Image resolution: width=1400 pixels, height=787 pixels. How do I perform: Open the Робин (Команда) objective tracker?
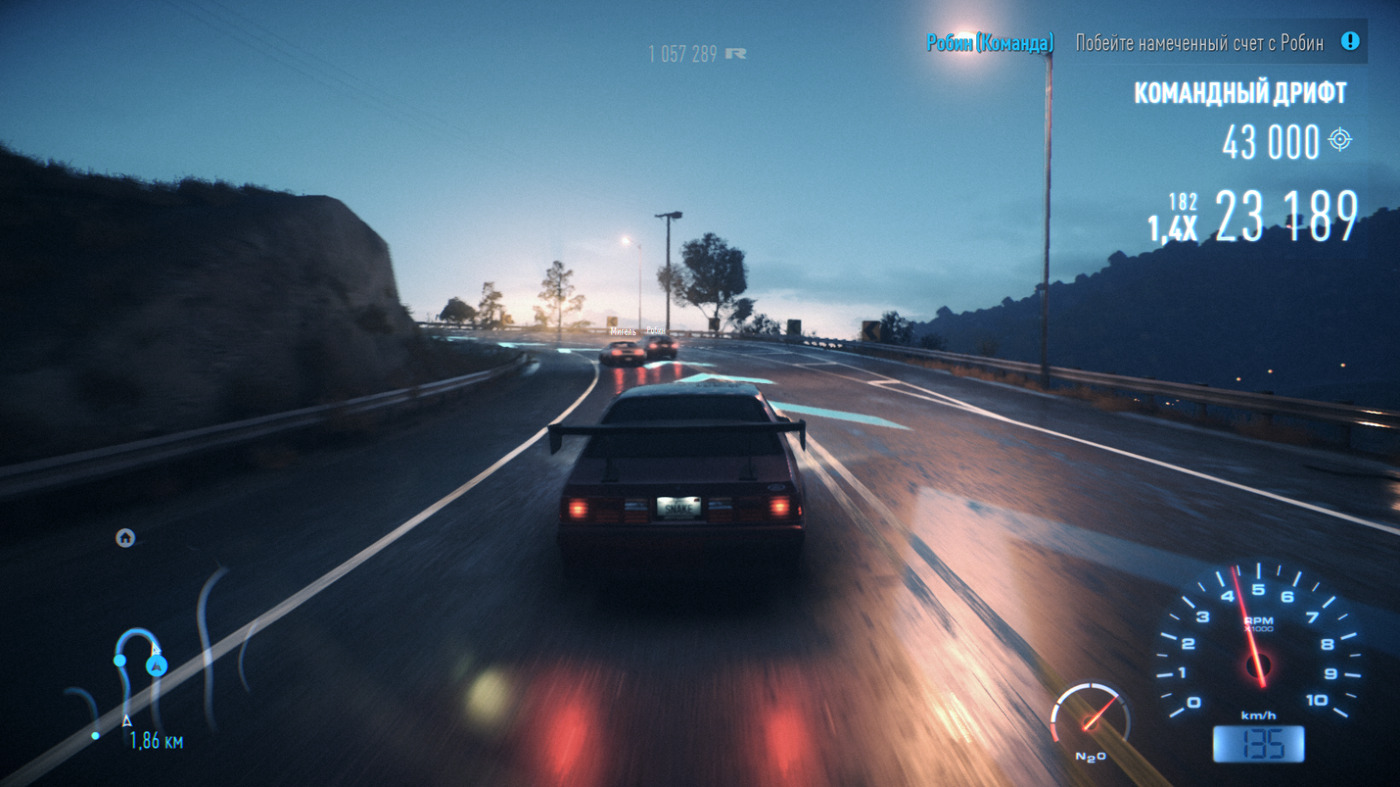[989, 43]
